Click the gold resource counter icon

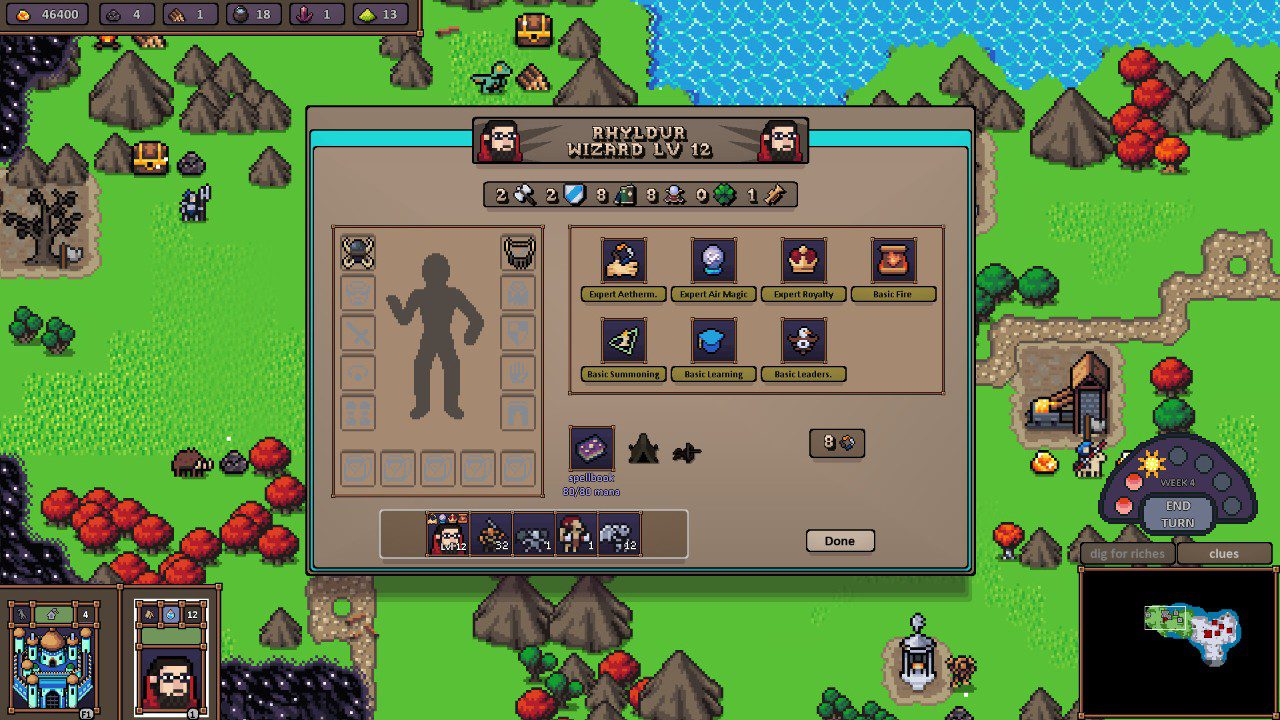coord(23,15)
